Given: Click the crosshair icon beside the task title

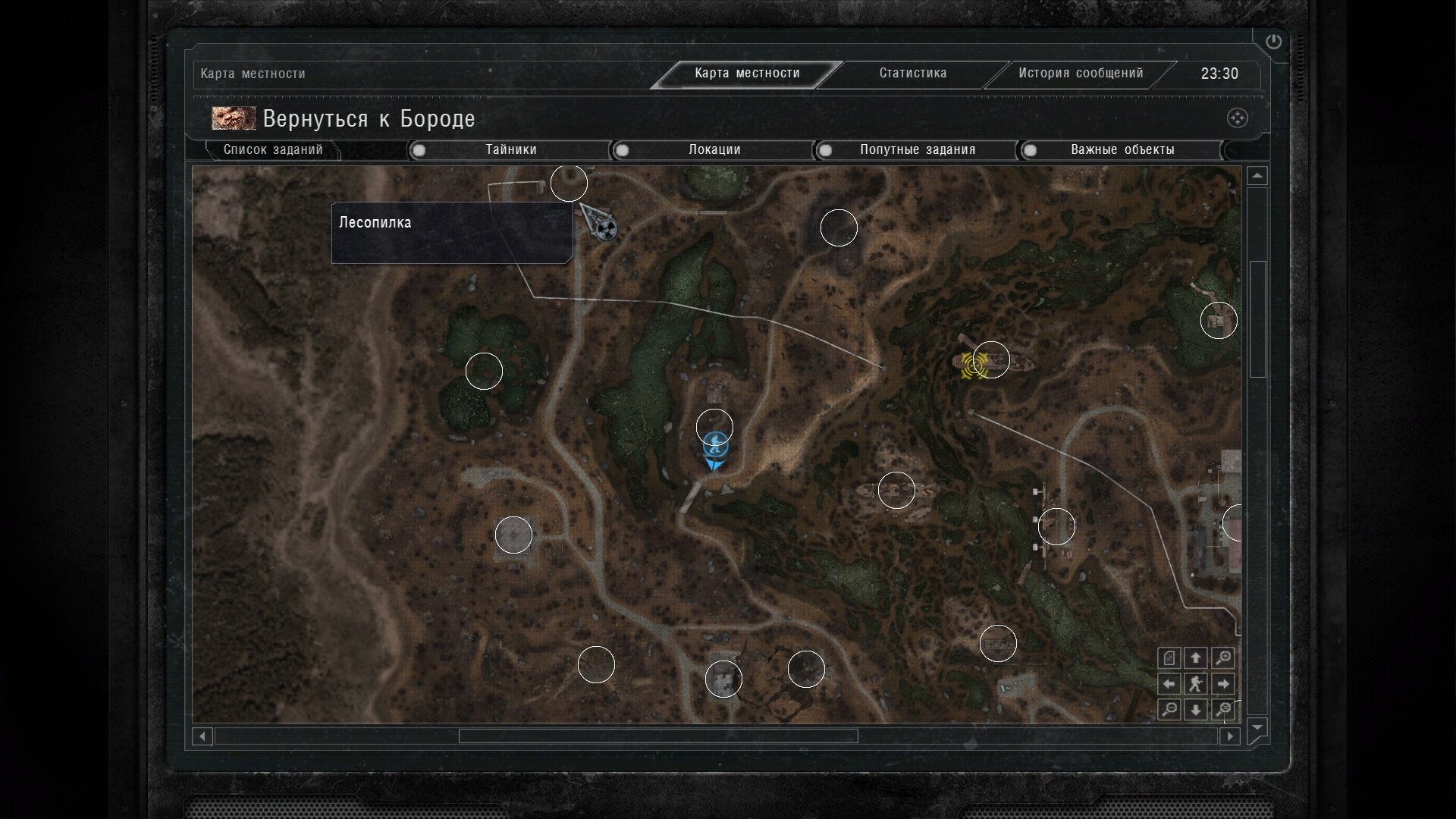Looking at the screenshot, I should tap(1237, 118).
